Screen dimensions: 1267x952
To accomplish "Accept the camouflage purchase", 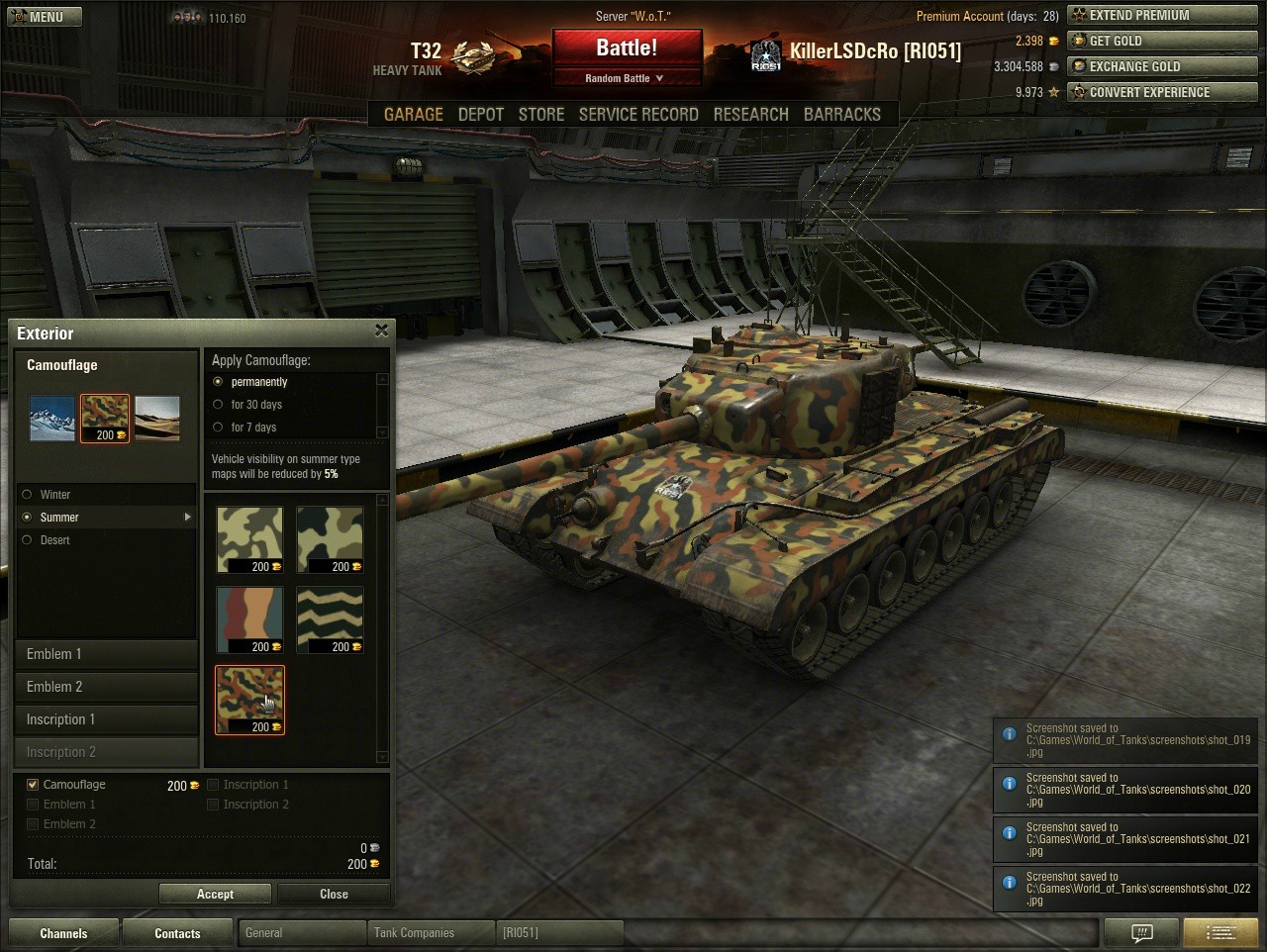I will (215, 894).
